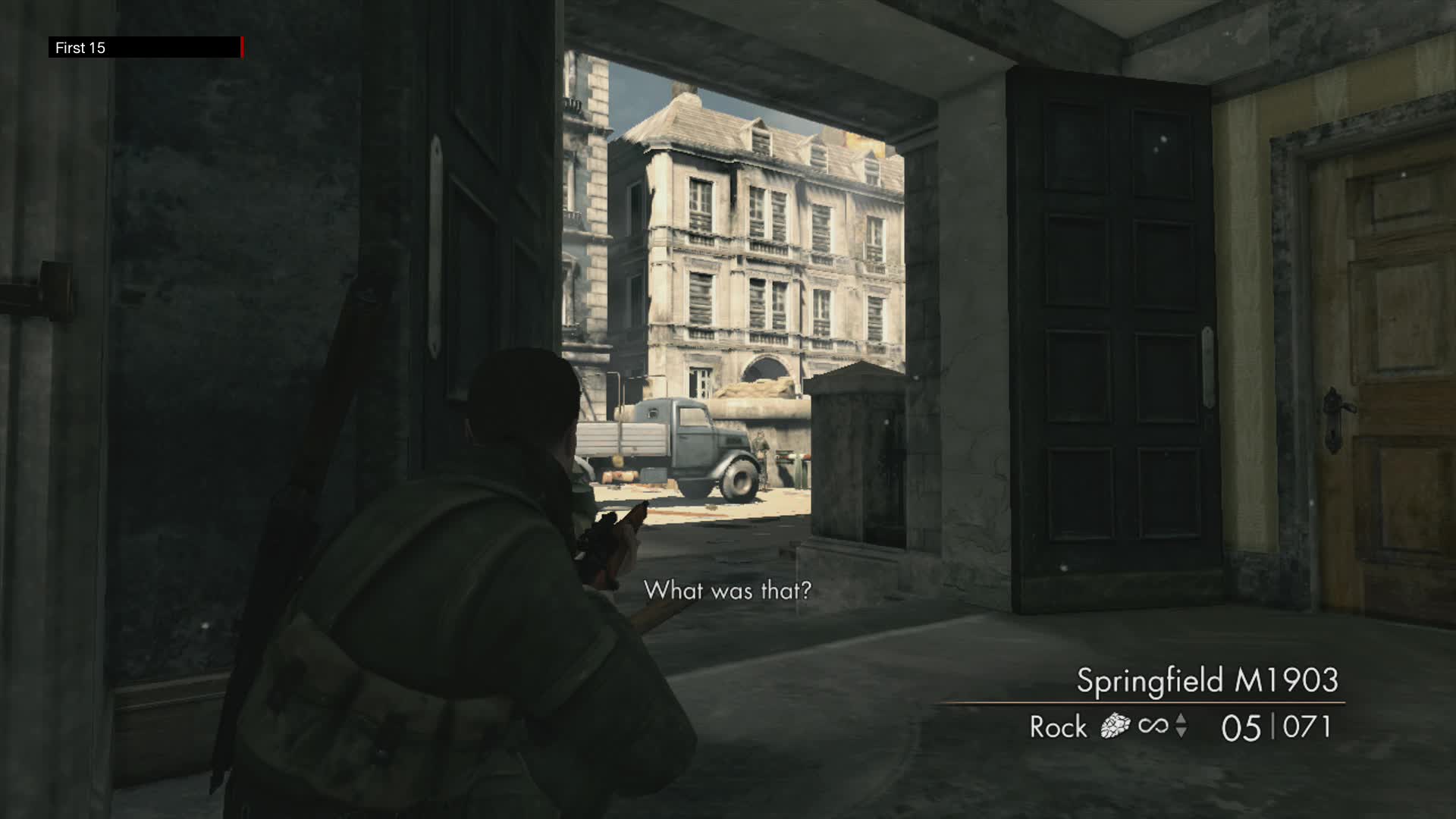Click the infinity ammo symbol
Viewport: 1456px width, 819px height.
click(1153, 726)
